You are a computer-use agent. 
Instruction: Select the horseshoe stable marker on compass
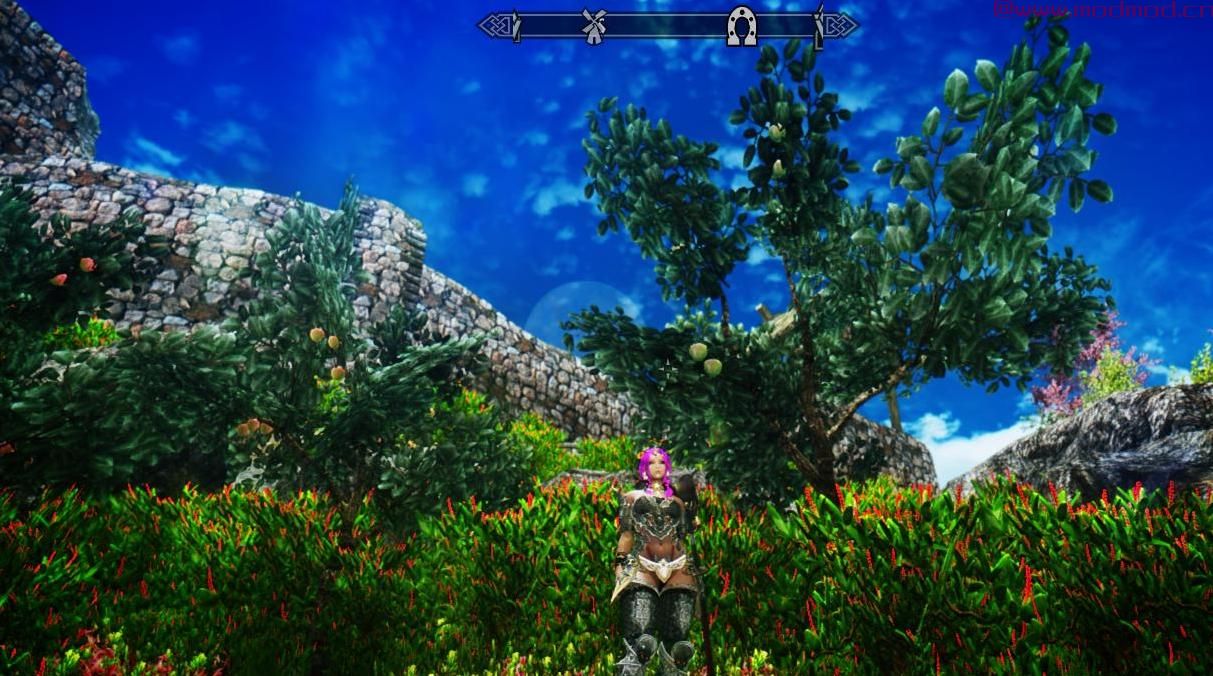coord(741,25)
